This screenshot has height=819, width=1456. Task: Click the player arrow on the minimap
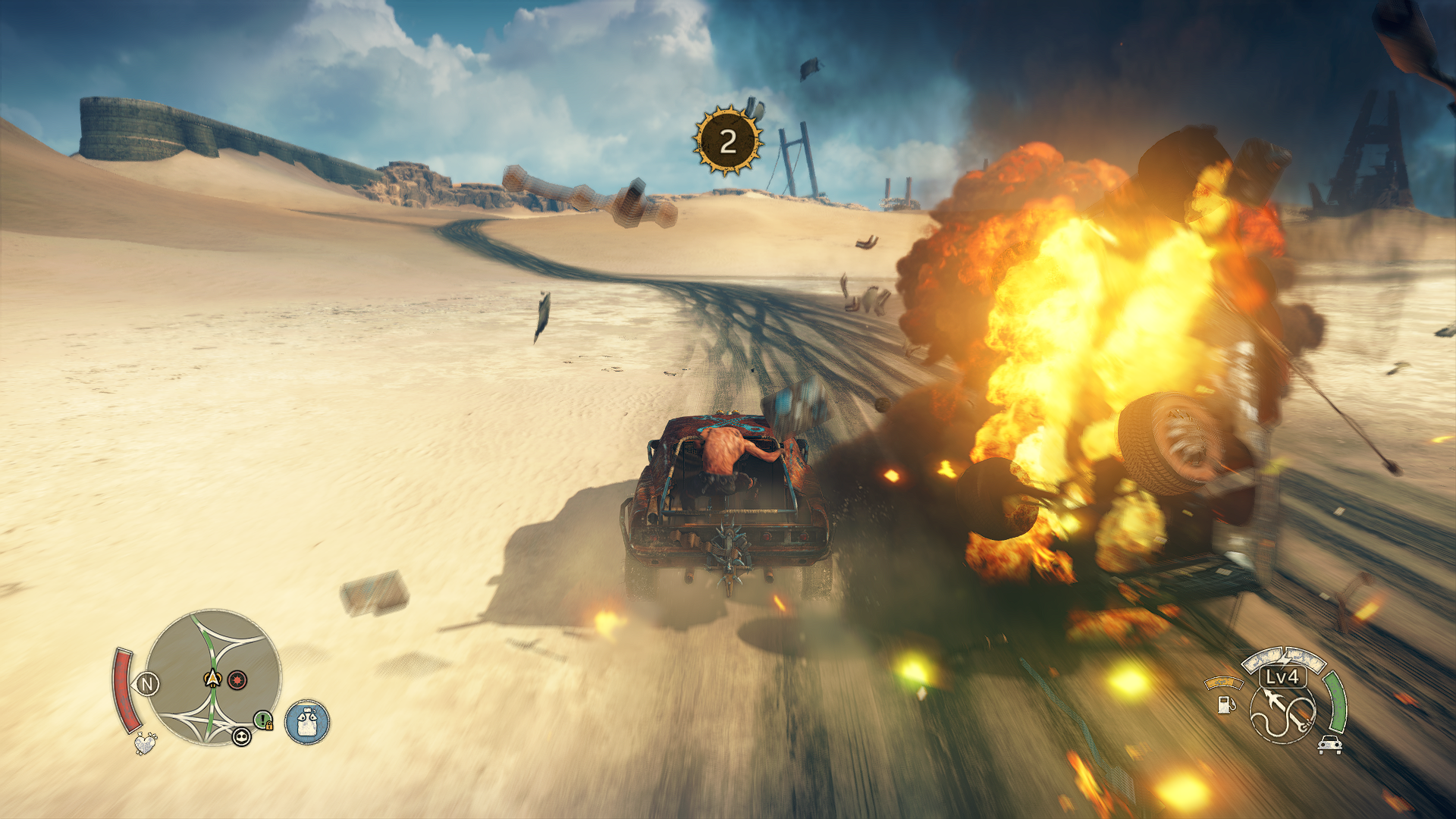coord(213,679)
